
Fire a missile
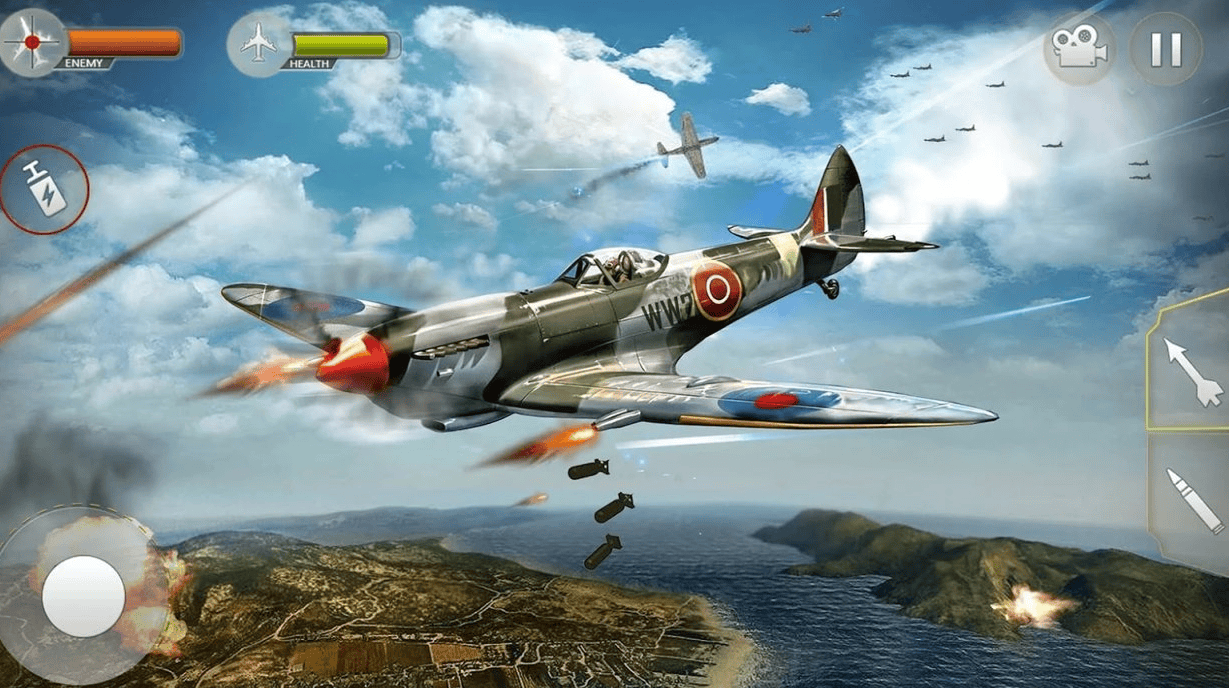[x=1192, y=371]
